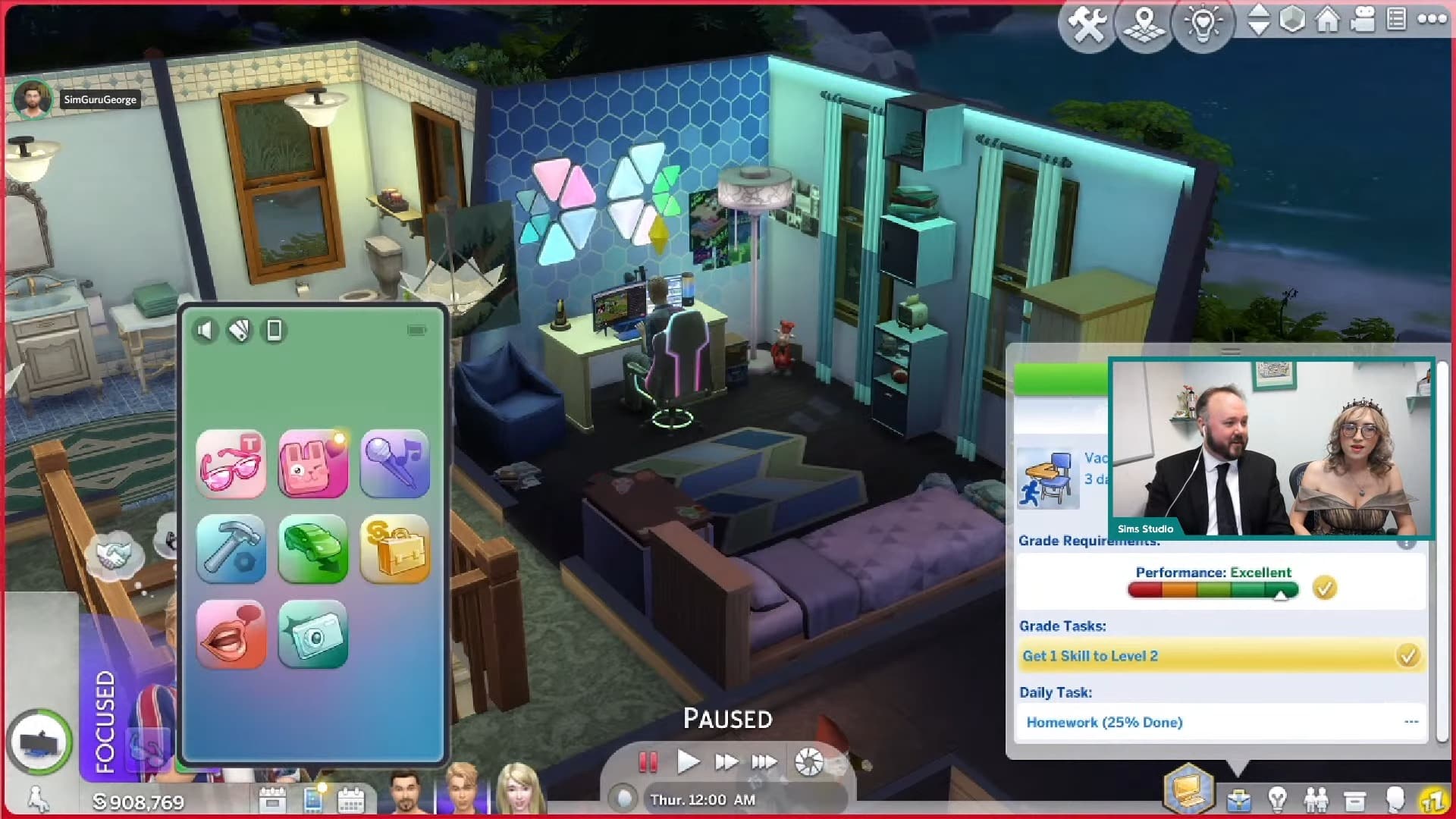Open the Career panel briefcase tab

pyautogui.click(x=1239, y=800)
